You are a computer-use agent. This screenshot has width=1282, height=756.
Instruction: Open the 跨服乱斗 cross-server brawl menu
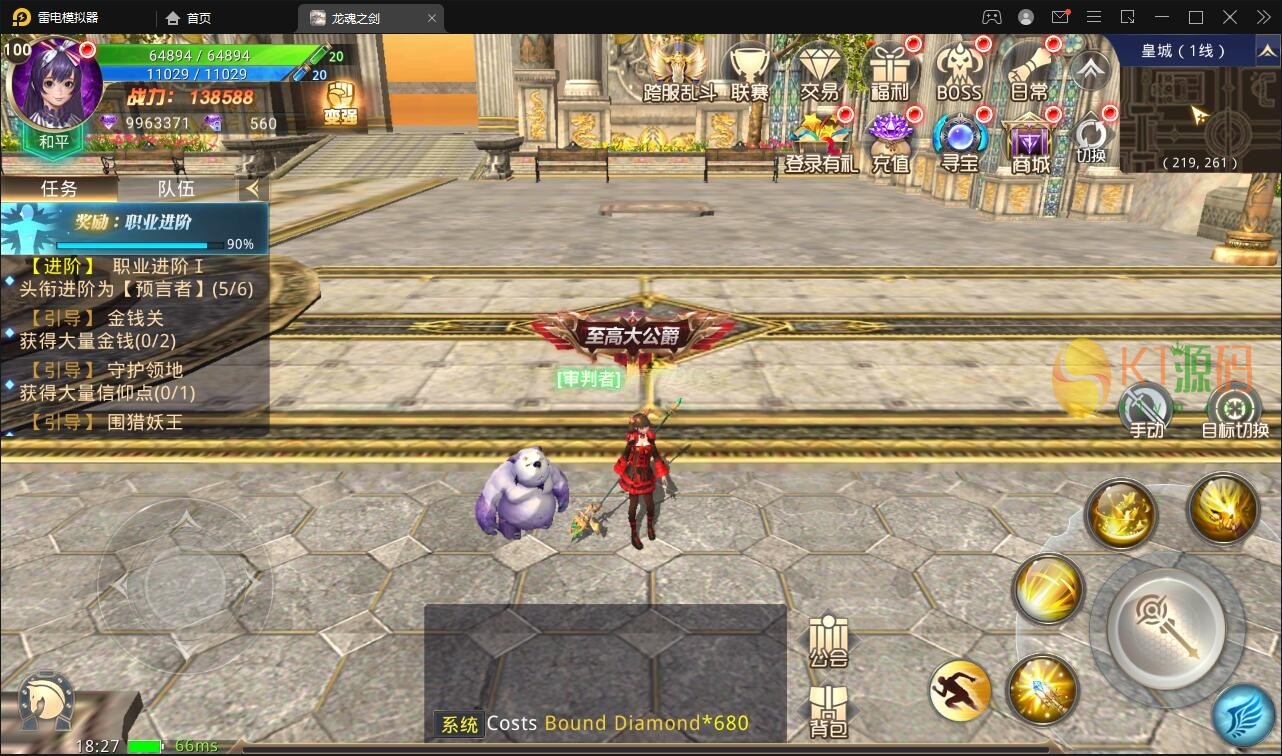point(679,70)
